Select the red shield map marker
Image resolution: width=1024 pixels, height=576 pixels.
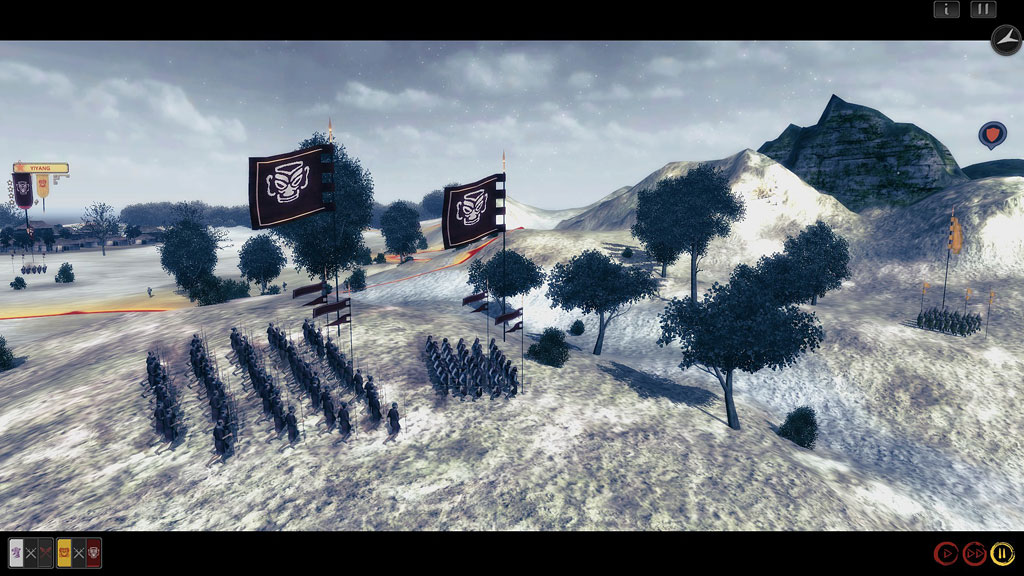[x=991, y=134]
